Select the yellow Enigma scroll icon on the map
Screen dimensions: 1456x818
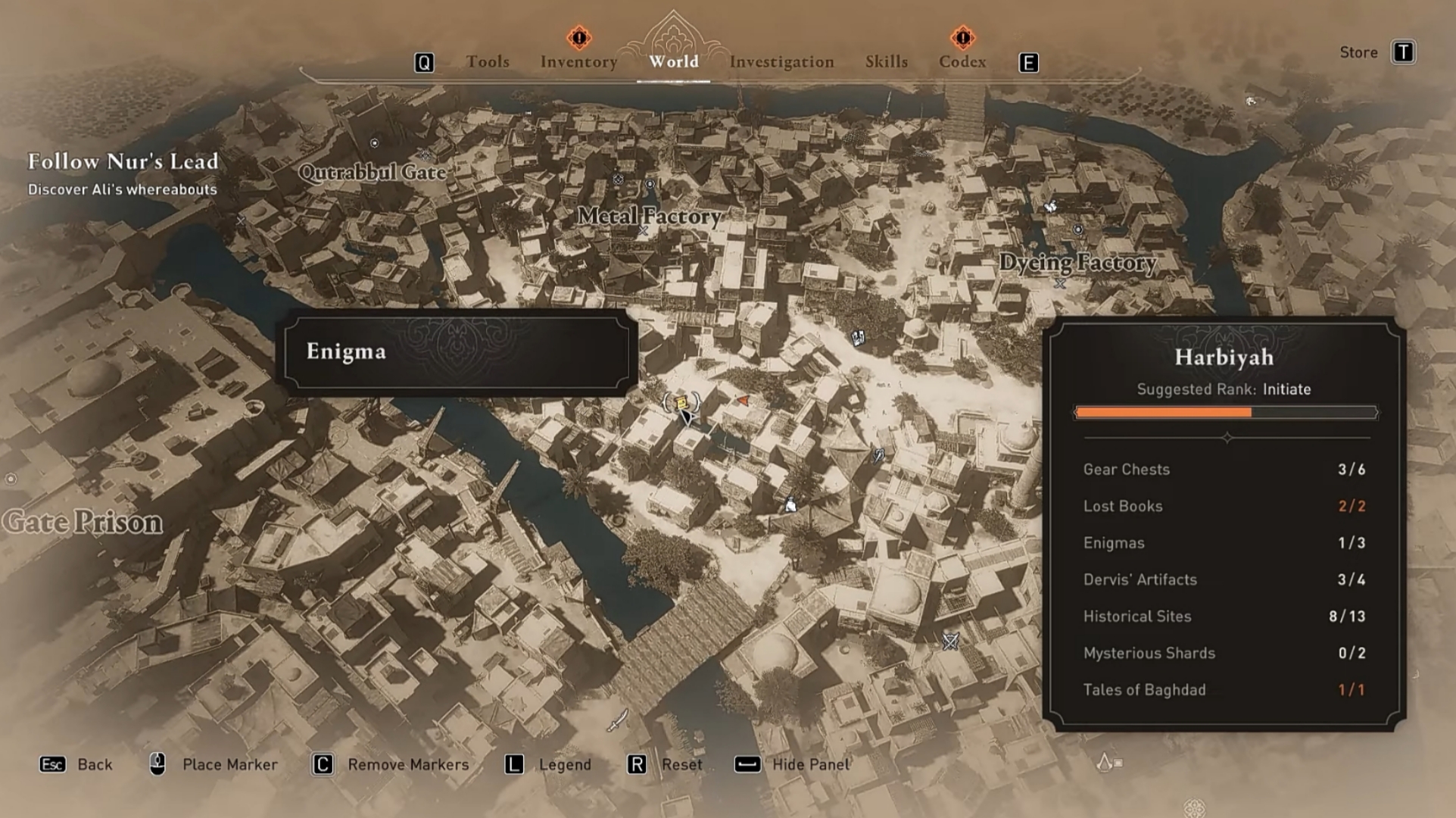coord(681,402)
